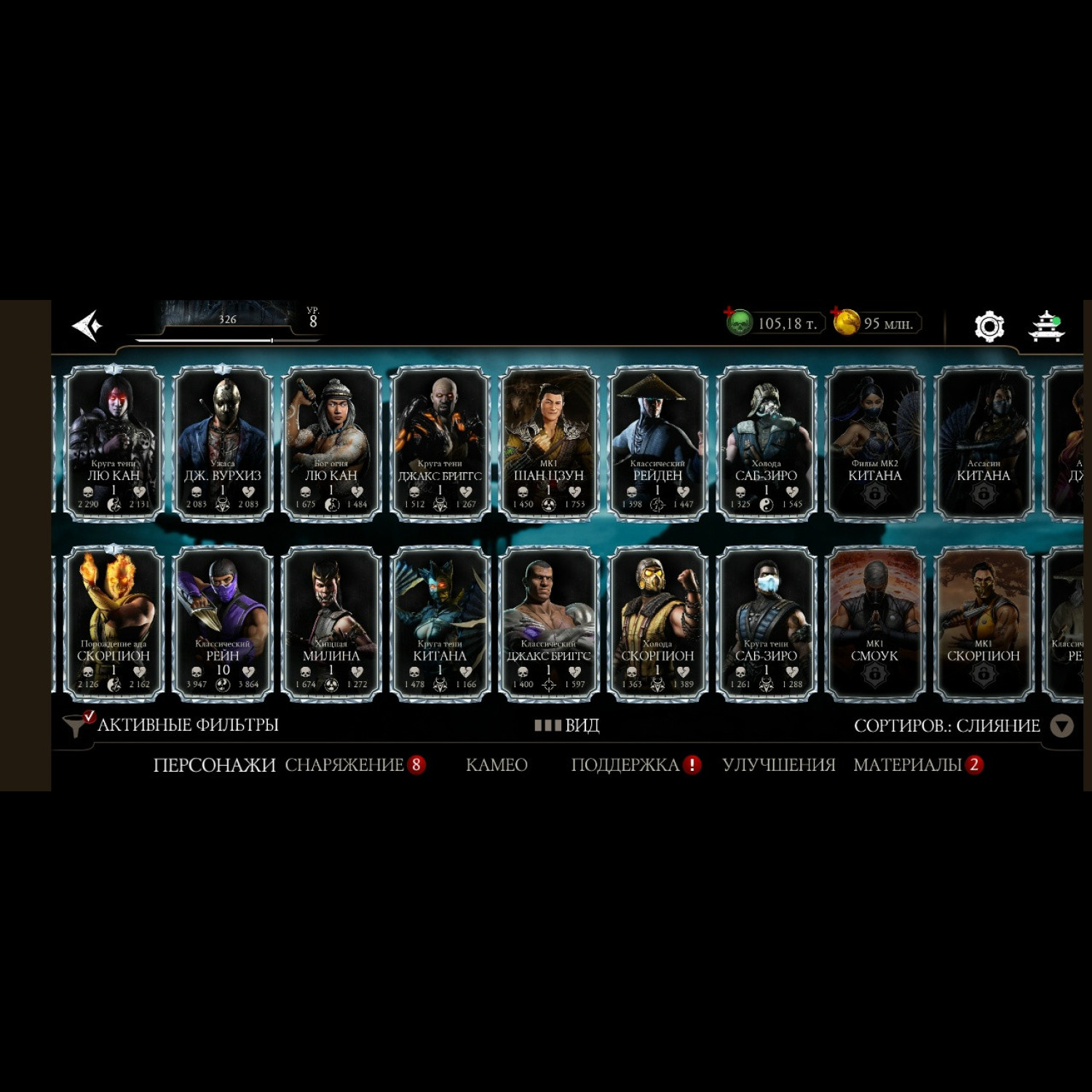Open the Материалы tab
The height and width of the screenshot is (1092, 1092).
tap(908, 764)
